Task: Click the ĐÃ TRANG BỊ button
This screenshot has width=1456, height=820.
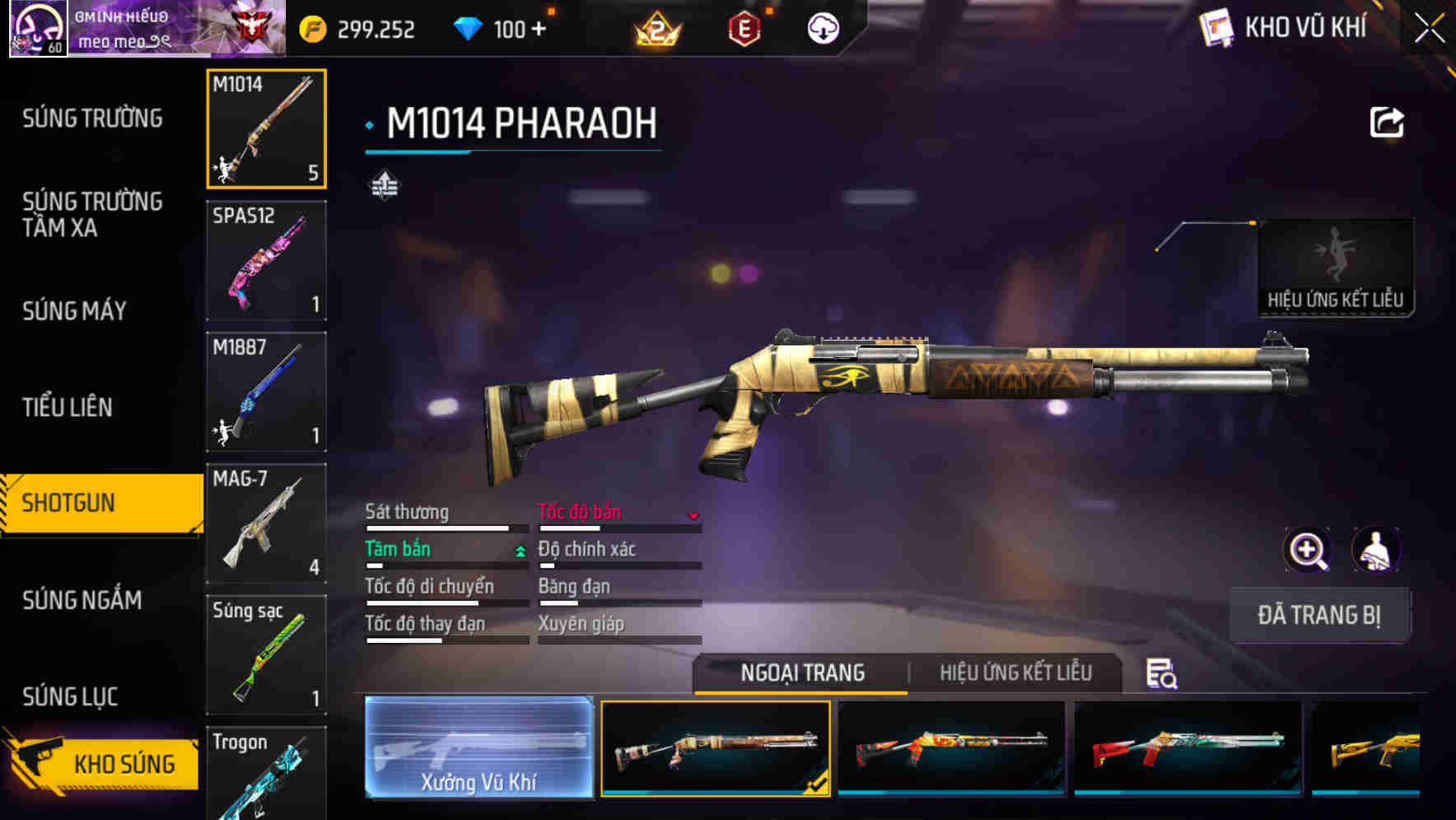Action: coord(1319,614)
